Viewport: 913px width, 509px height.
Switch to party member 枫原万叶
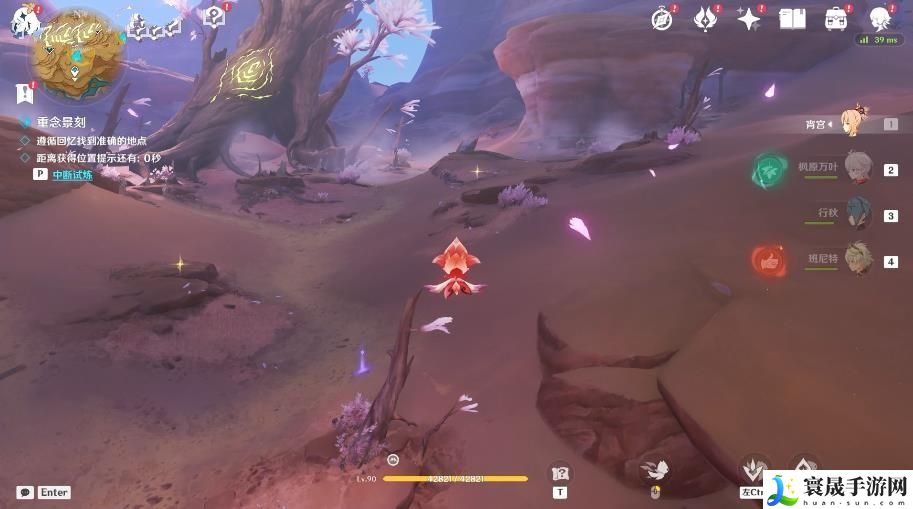pyautogui.click(x=857, y=168)
